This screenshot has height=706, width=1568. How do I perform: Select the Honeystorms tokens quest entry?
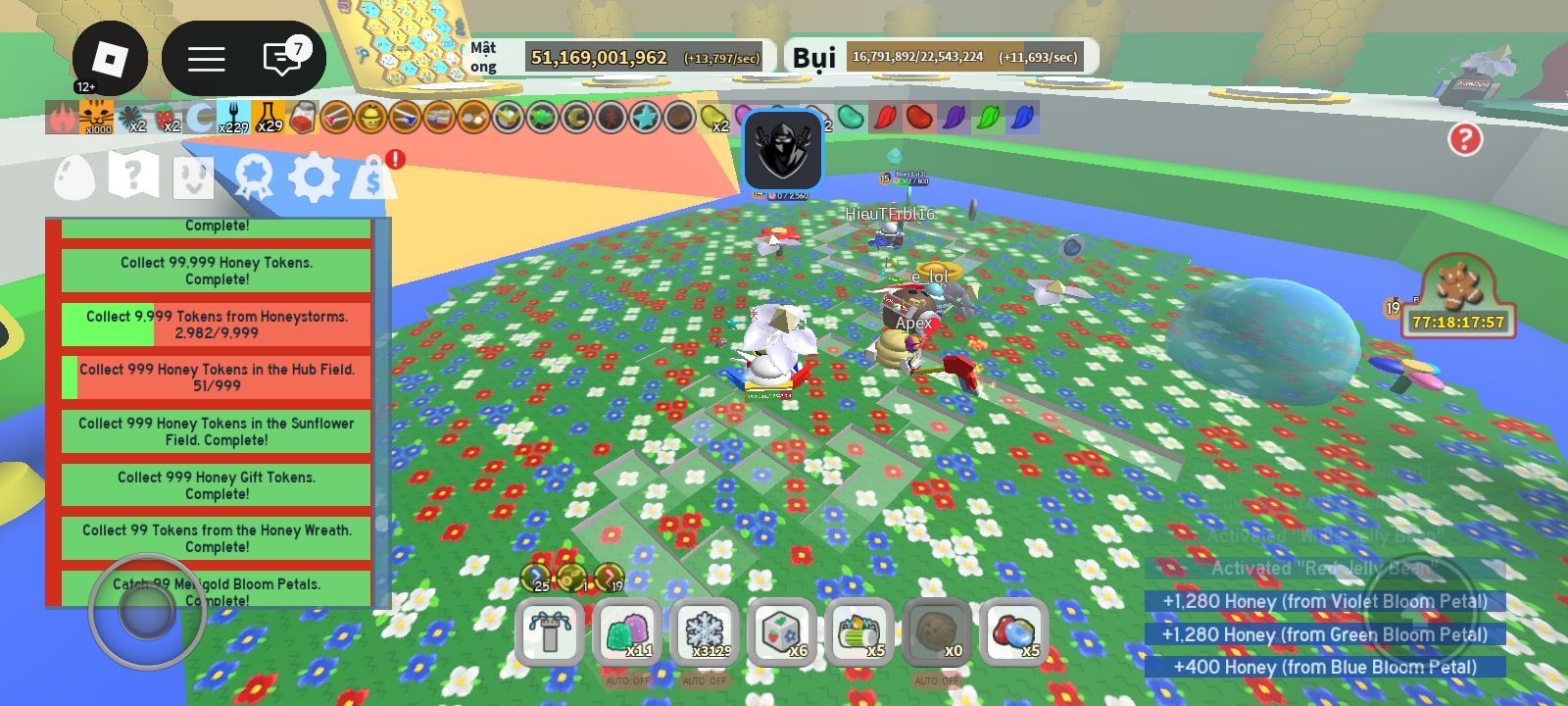[x=217, y=325]
